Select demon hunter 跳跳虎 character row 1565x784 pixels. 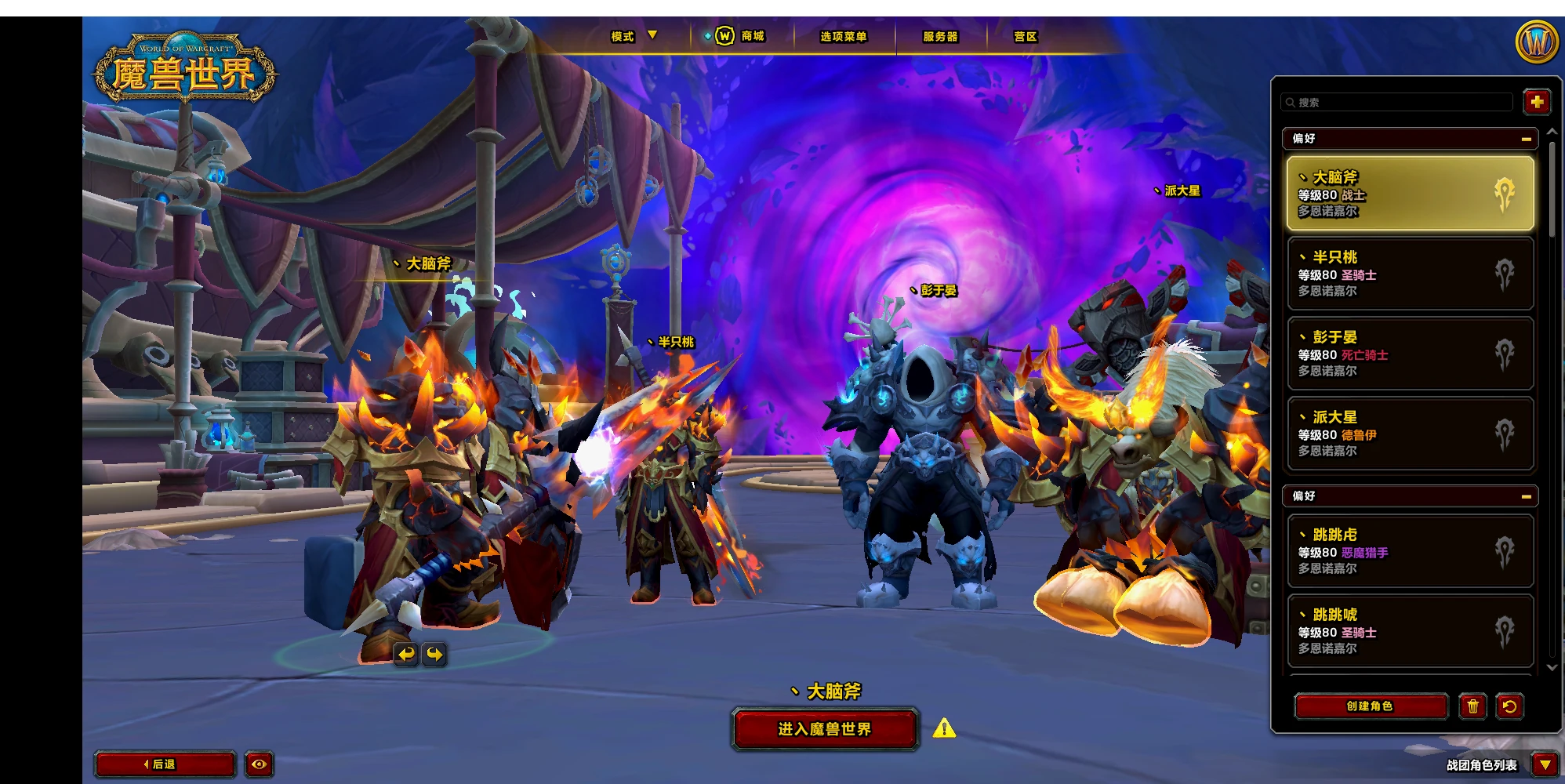[x=1409, y=551]
